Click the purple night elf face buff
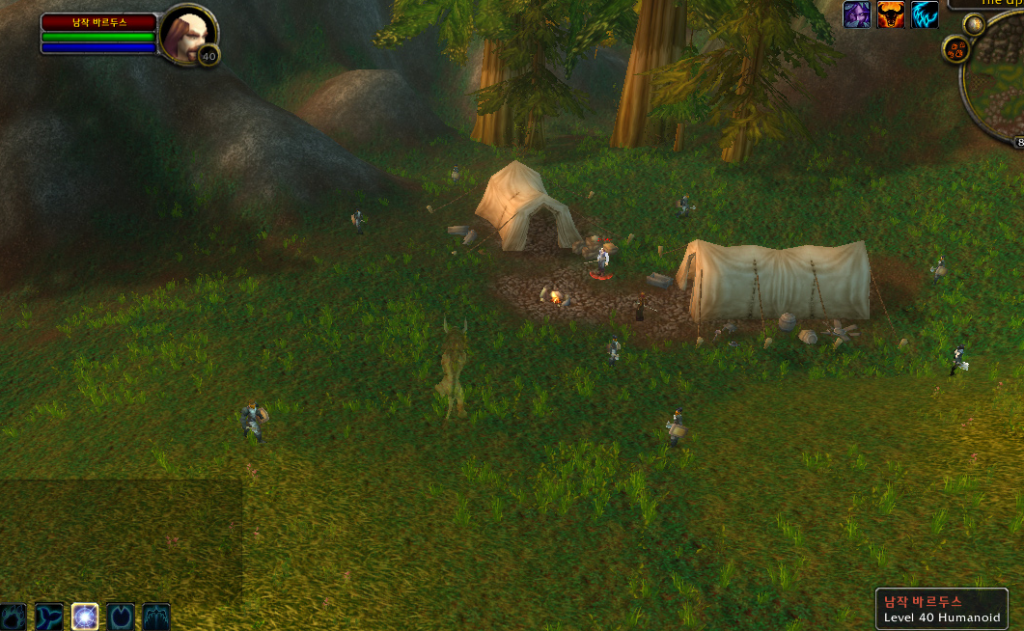Viewport: 1024px width, 631px height. (857, 14)
